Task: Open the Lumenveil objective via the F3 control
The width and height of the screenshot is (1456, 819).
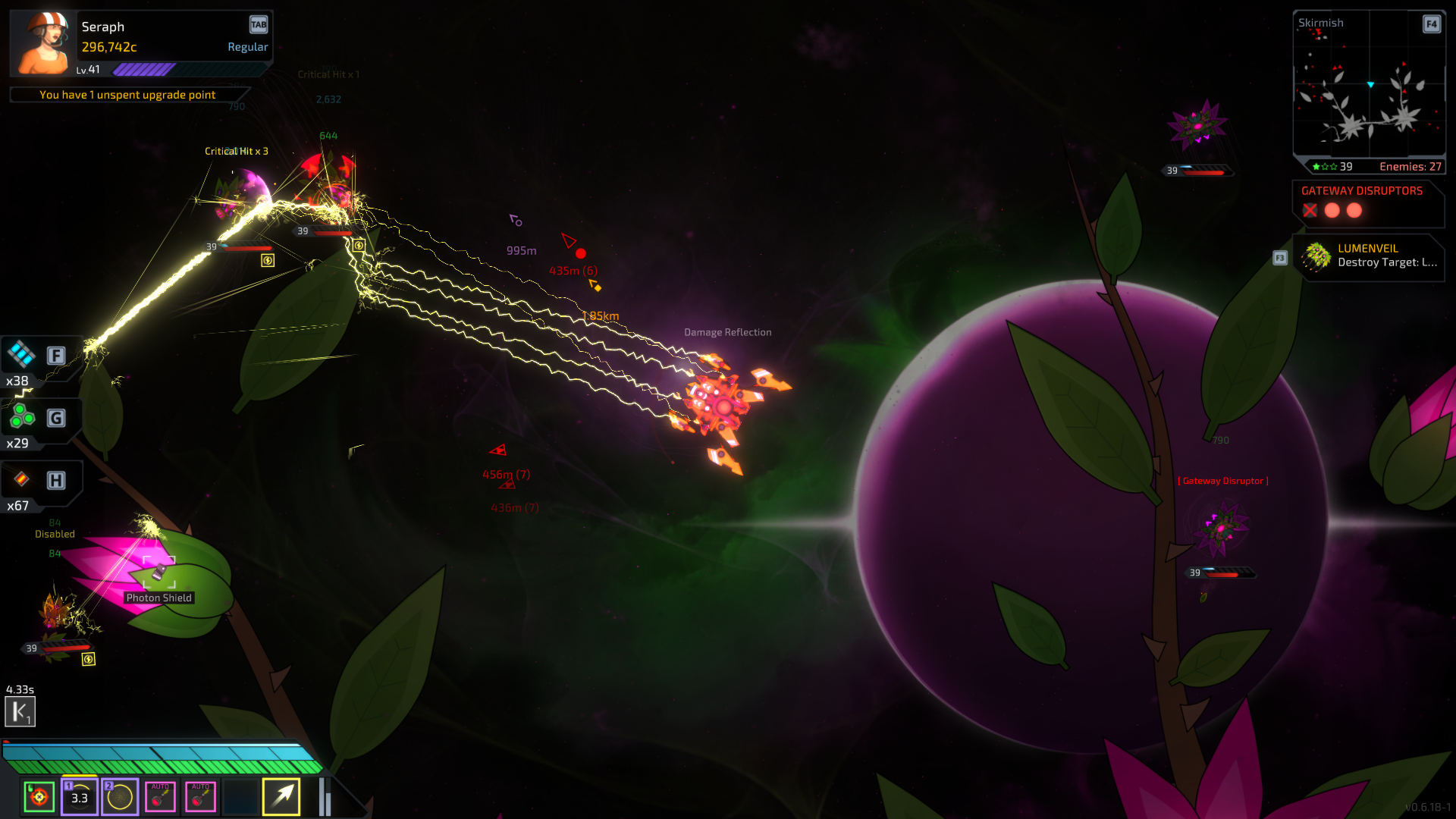Action: click(1279, 258)
